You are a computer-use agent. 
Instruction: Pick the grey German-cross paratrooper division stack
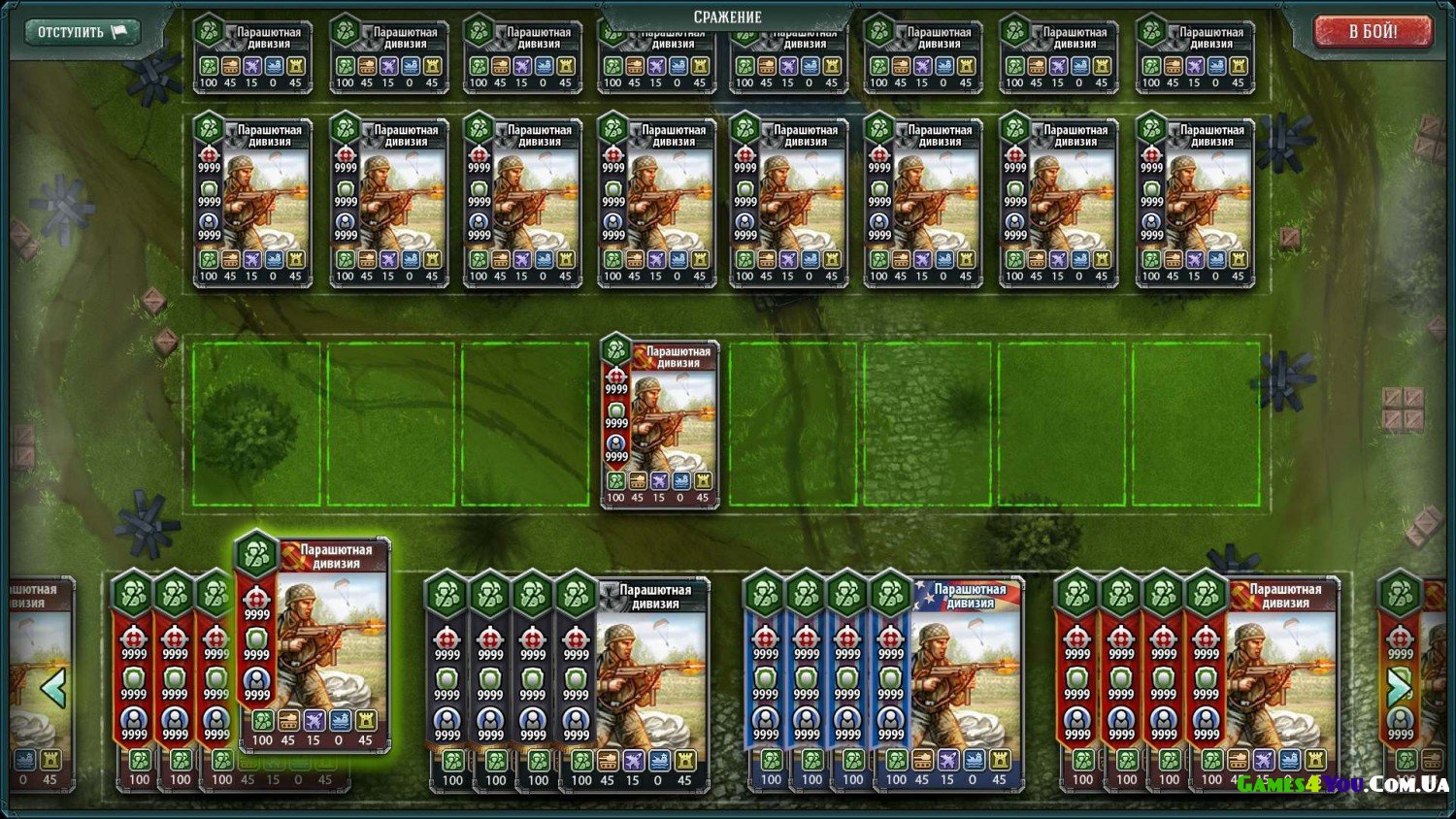coord(648,679)
